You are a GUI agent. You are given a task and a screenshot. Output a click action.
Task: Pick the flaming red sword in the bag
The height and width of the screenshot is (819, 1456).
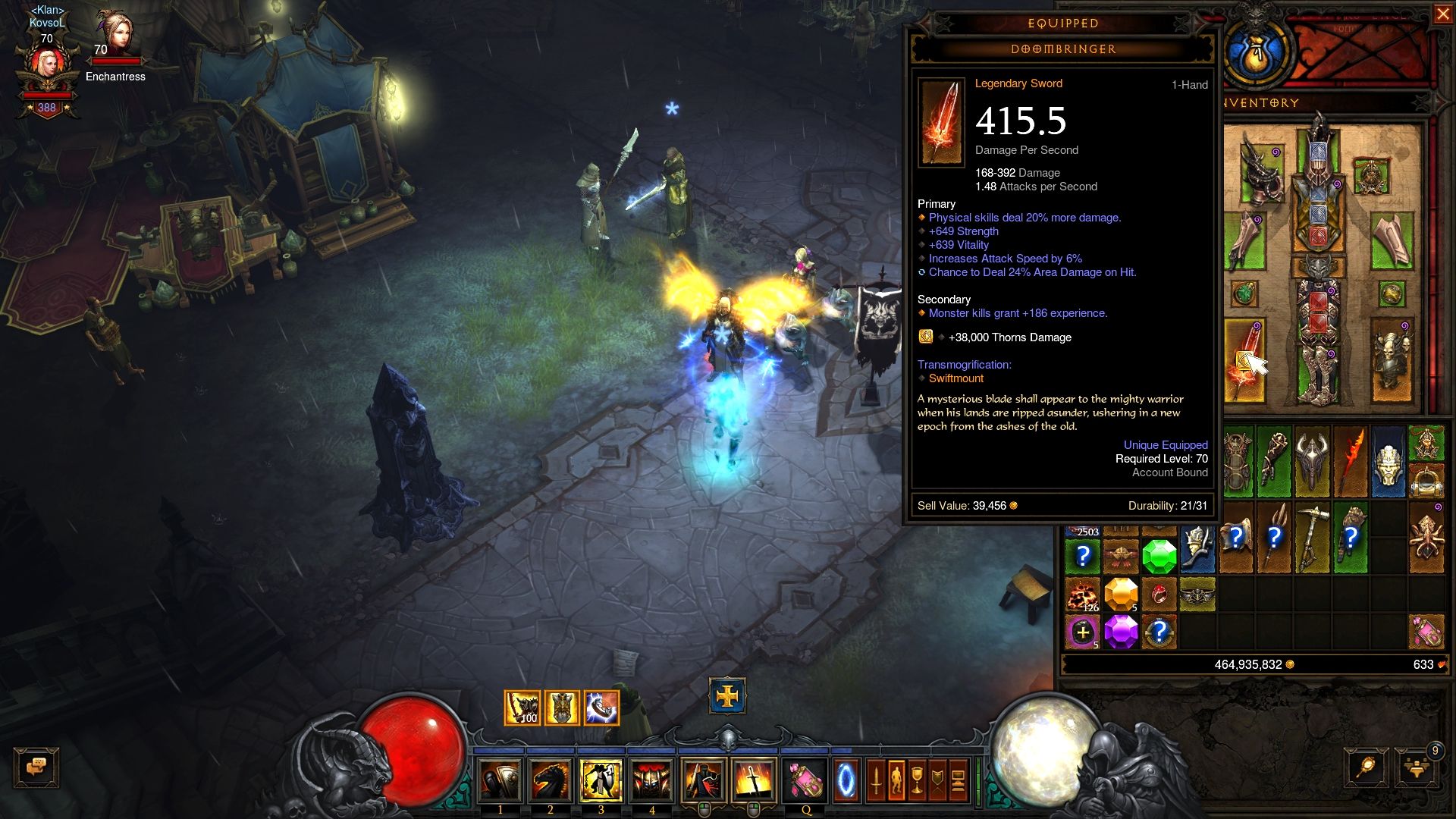(x=1351, y=461)
